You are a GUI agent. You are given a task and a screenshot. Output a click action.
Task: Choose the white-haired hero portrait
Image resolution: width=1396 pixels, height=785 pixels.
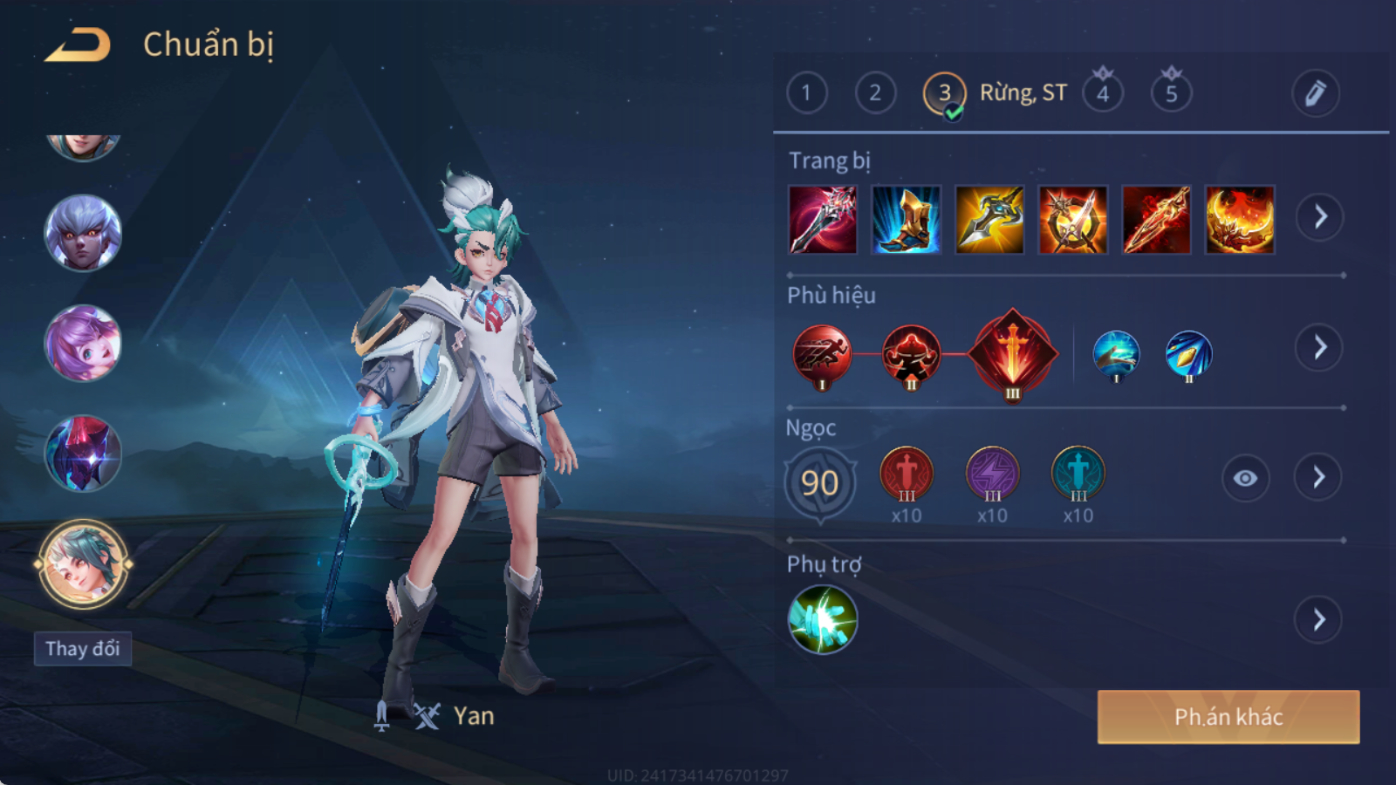point(83,233)
